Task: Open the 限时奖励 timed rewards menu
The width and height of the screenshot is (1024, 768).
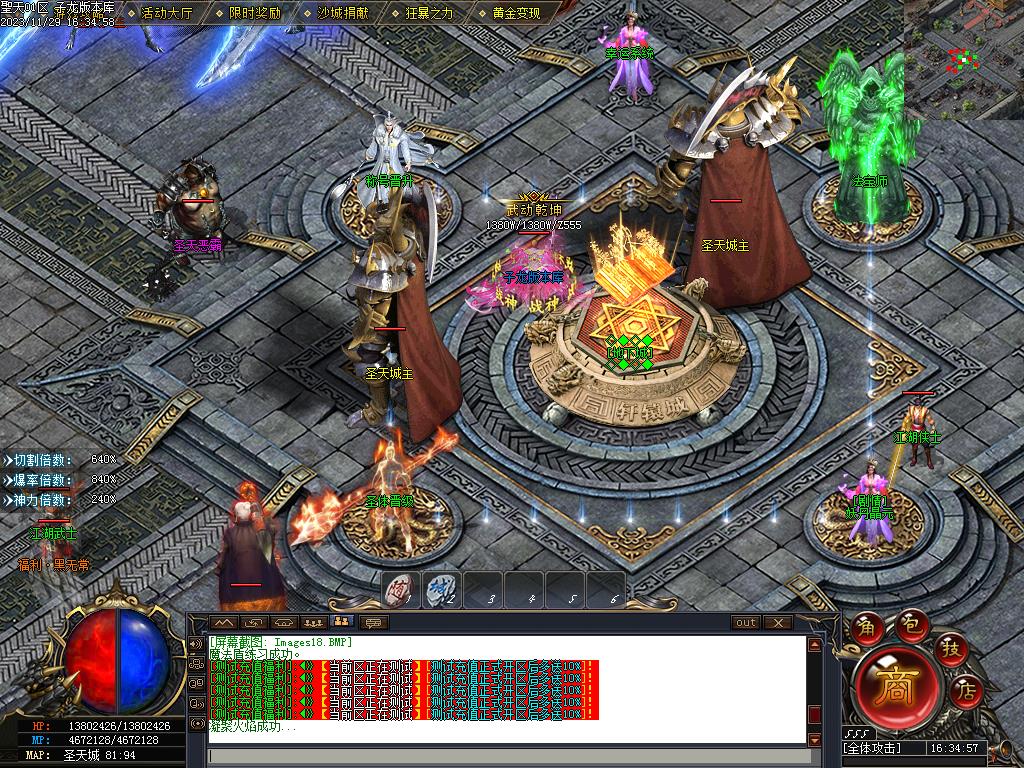Action: (254, 13)
